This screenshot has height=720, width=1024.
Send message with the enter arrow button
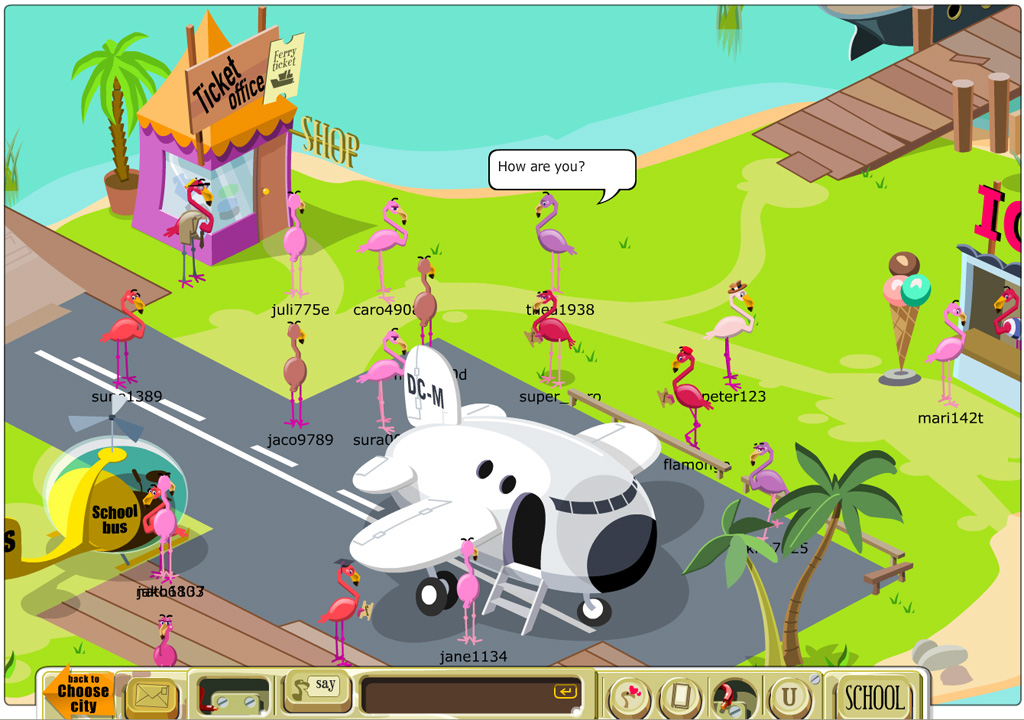pyautogui.click(x=565, y=692)
